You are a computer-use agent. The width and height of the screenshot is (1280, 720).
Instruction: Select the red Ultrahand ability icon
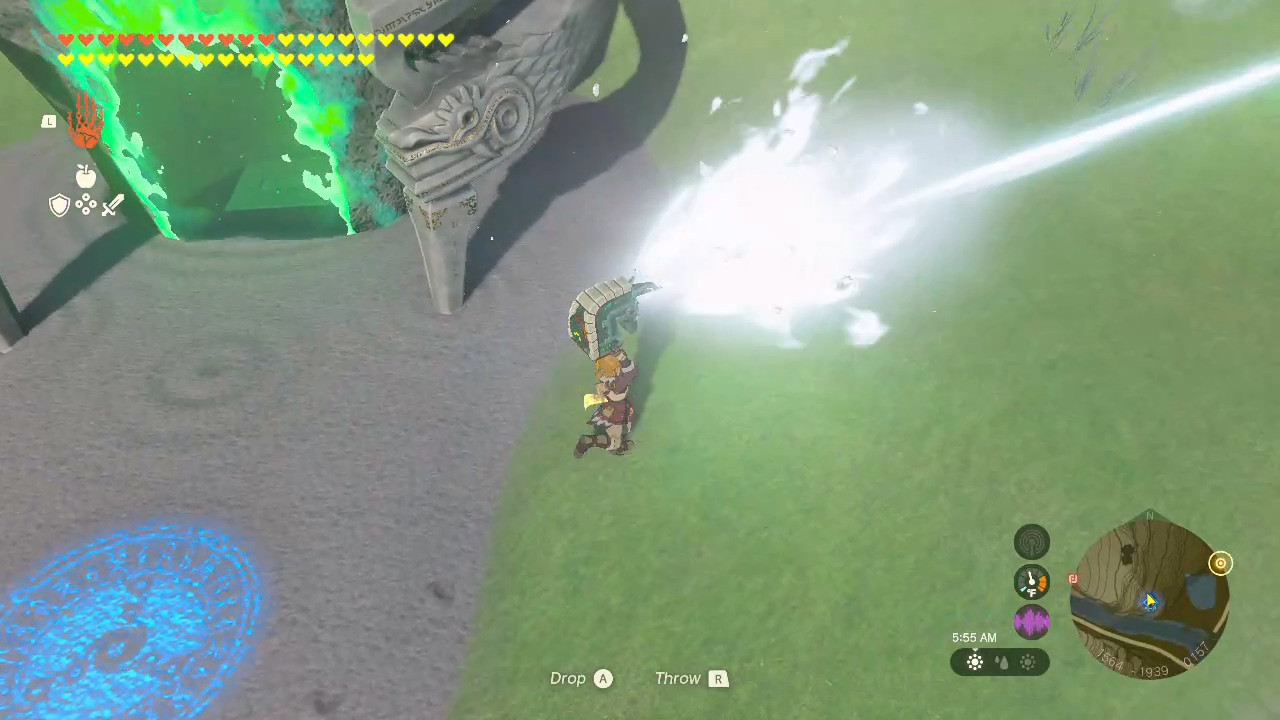(x=85, y=130)
